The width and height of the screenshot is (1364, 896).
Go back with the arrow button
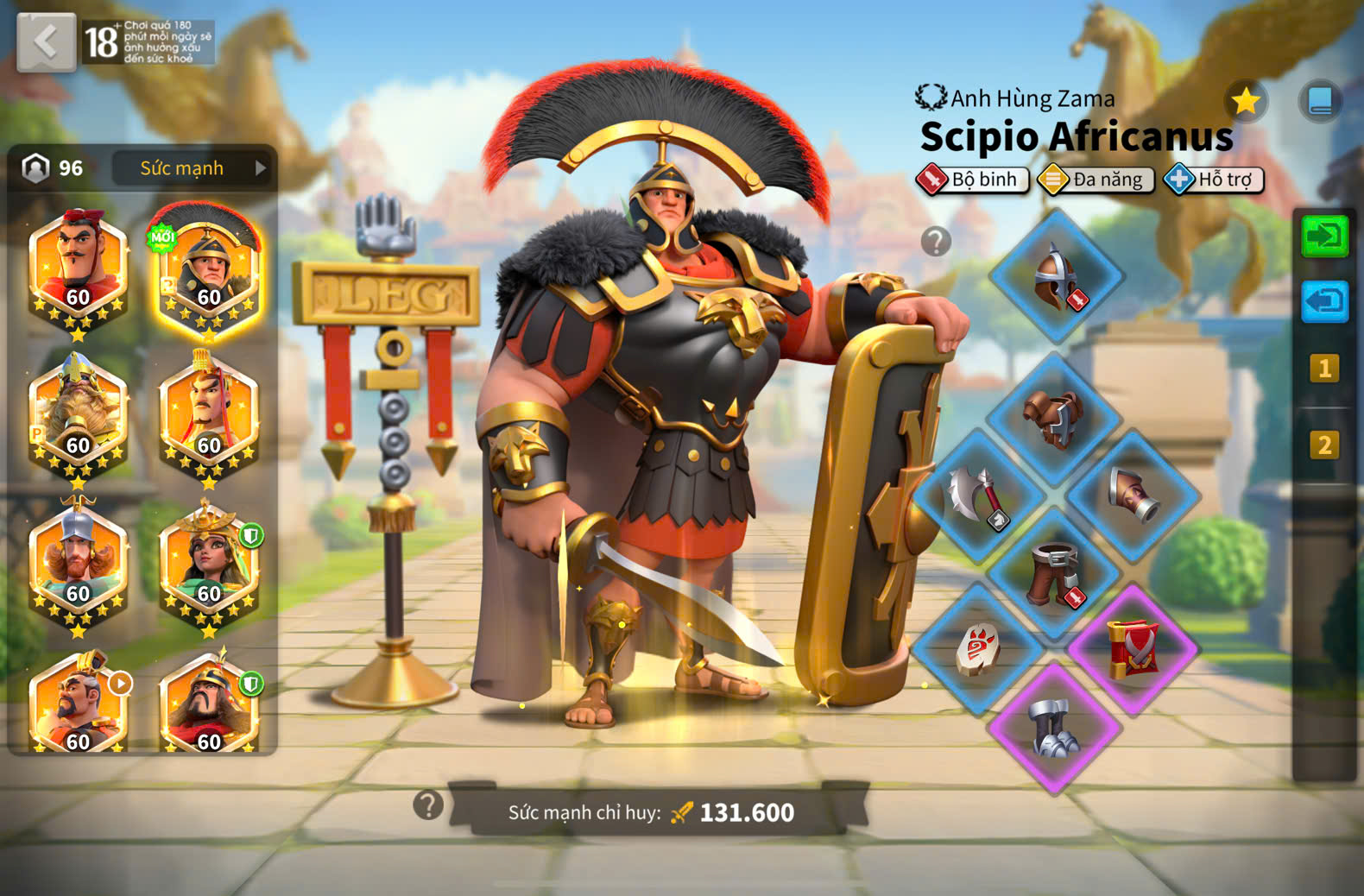click(46, 41)
